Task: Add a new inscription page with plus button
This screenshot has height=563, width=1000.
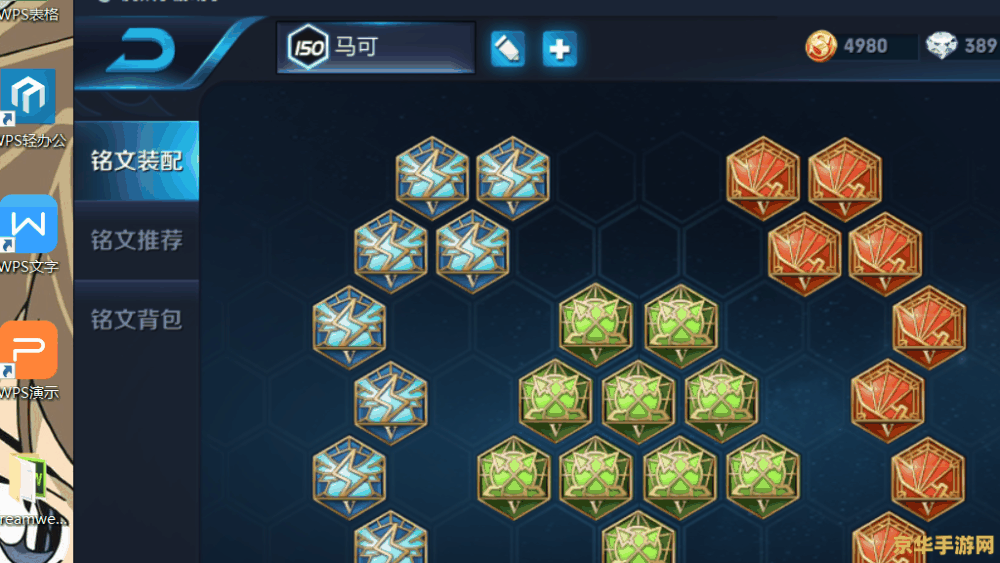Action: [x=560, y=49]
